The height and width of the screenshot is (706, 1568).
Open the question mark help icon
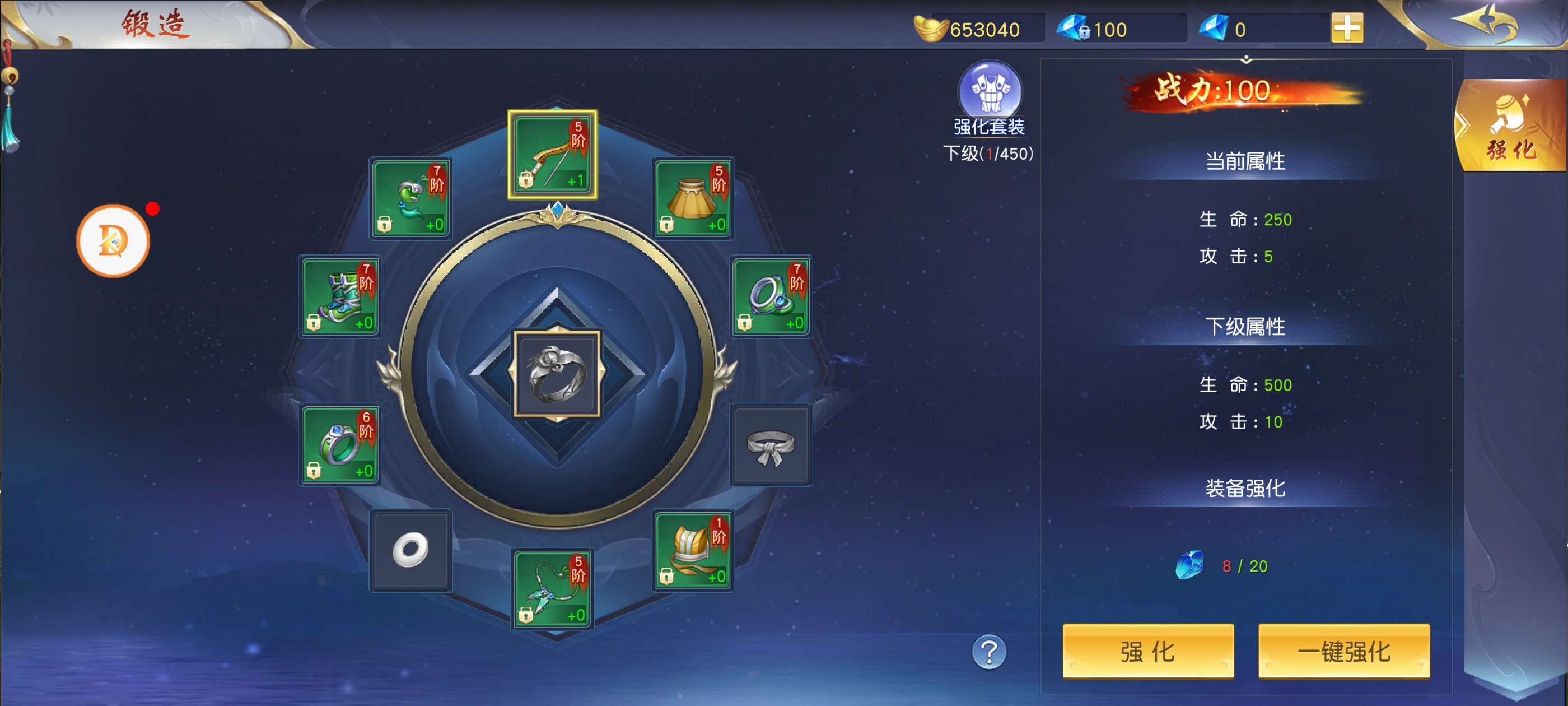[988, 652]
